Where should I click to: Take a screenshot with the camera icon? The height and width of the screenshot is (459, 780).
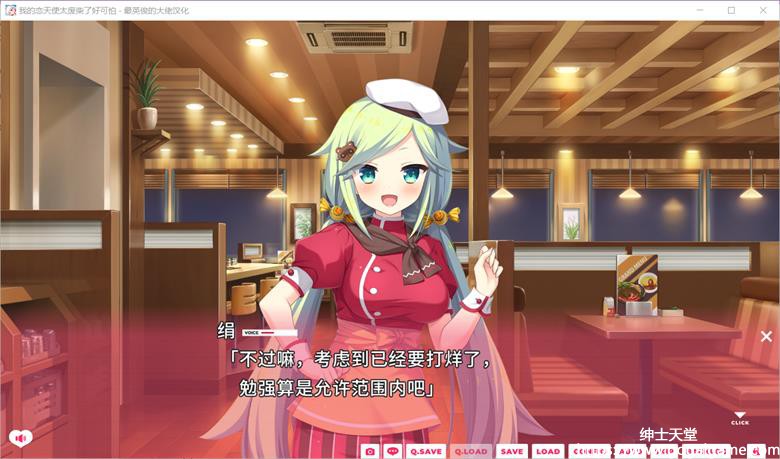point(371,451)
